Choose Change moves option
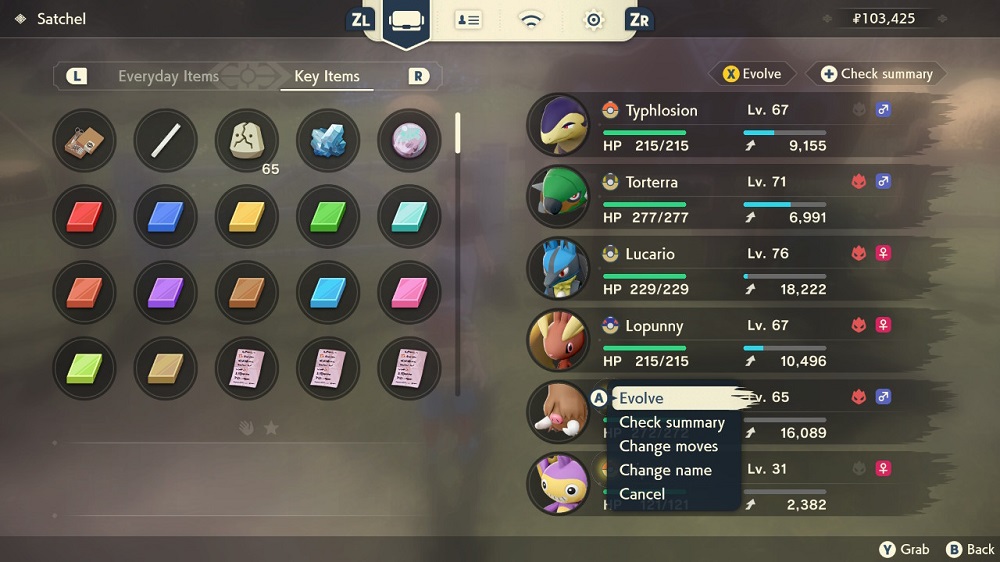Viewport: 1000px width, 562px height. pyautogui.click(x=668, y=446)
